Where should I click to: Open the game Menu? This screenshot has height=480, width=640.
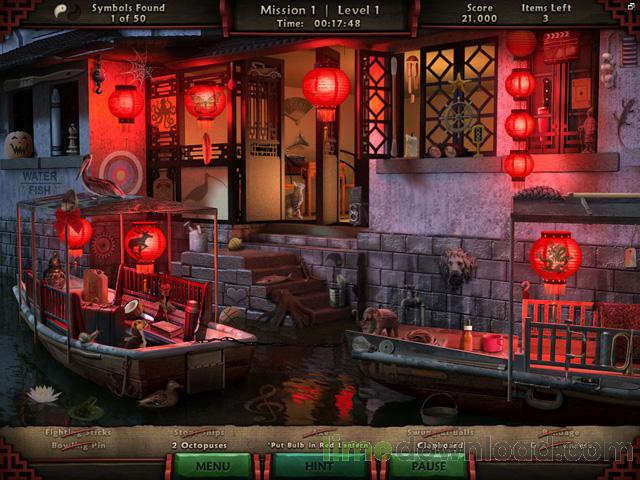pyautogui.click(x=213, y=465)
